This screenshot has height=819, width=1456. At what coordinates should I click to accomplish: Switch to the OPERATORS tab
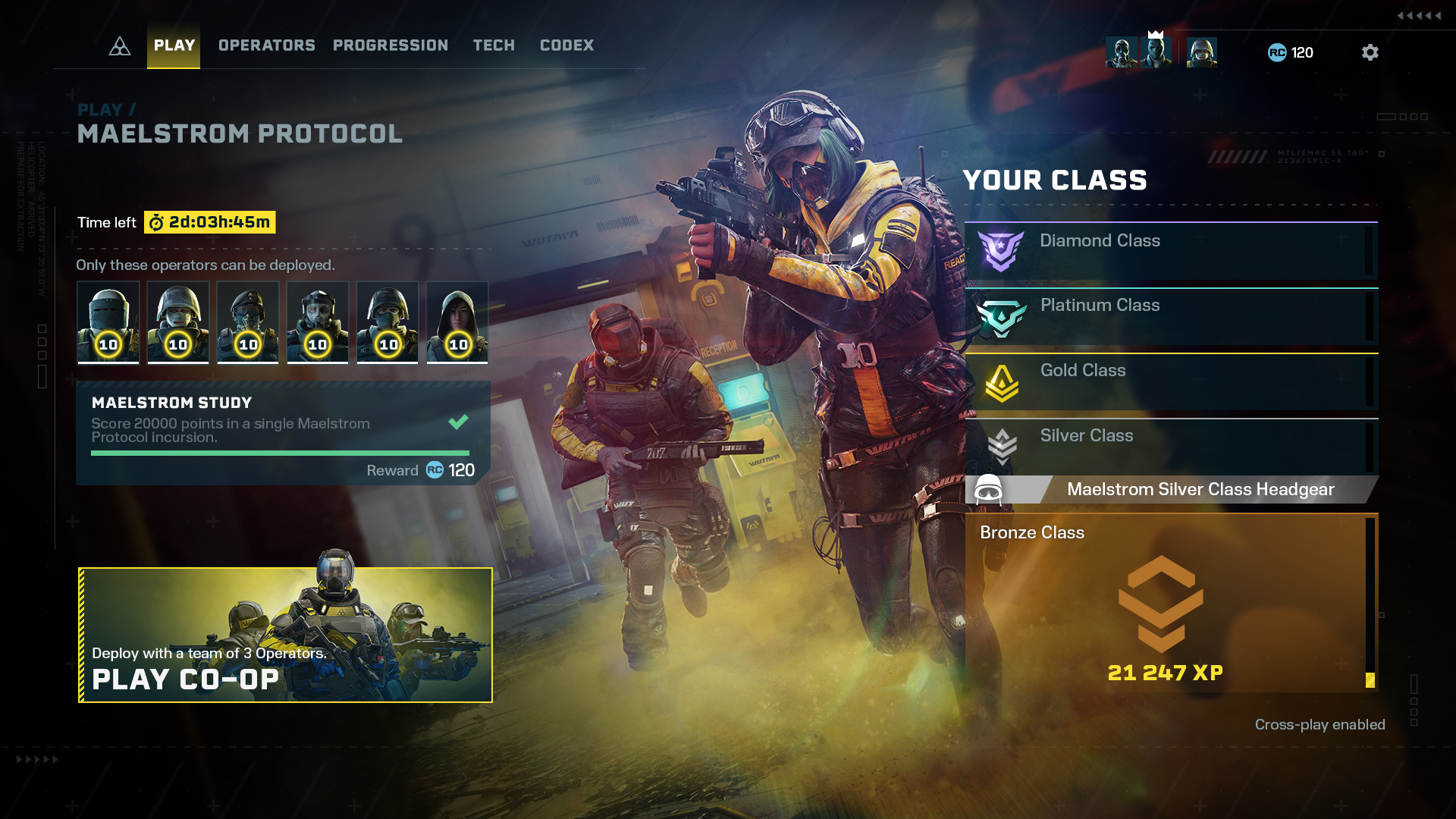[266, 45]
